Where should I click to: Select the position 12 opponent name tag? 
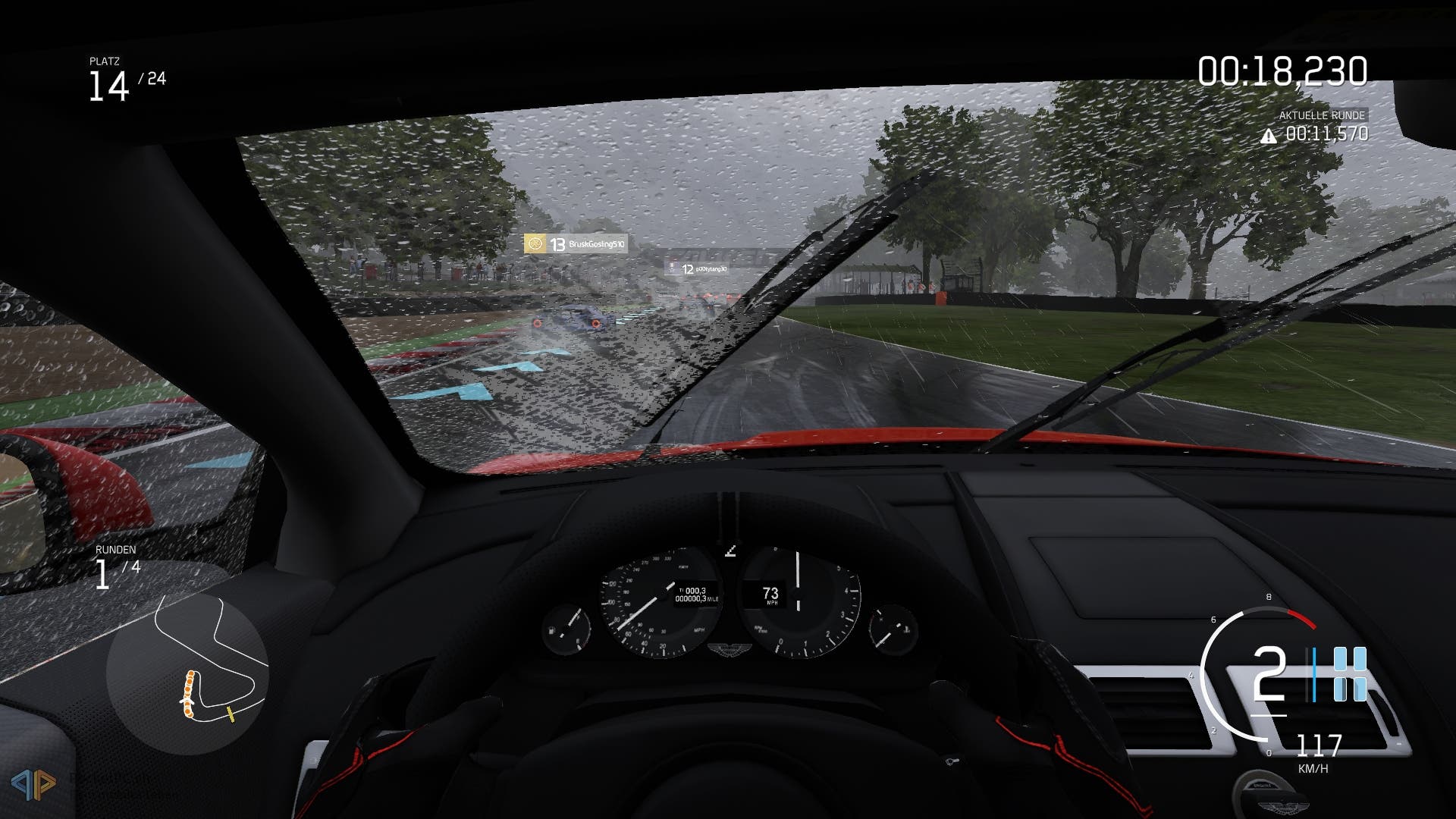tap(697, 268)
